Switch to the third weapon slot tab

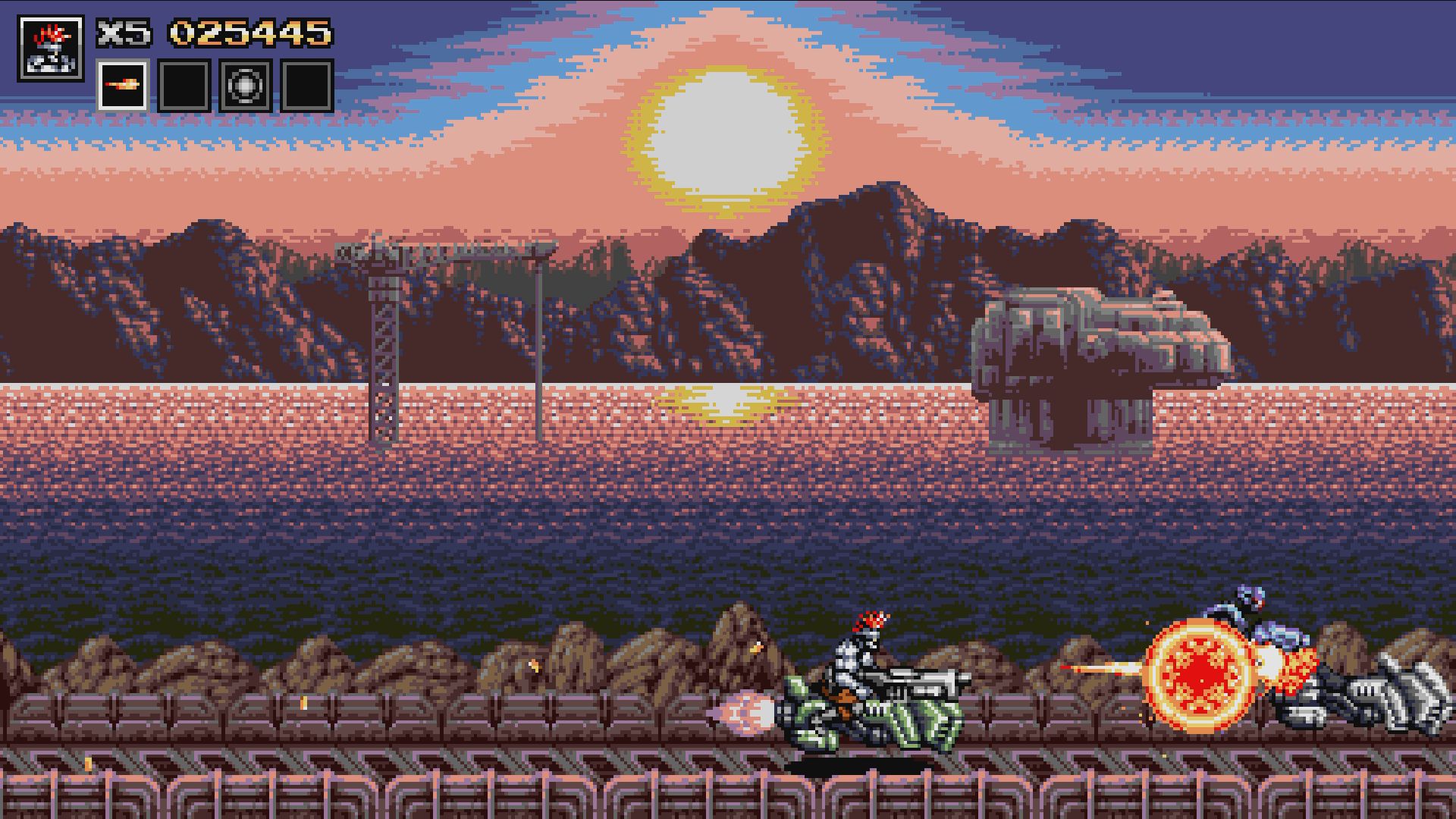coord(244,86)
